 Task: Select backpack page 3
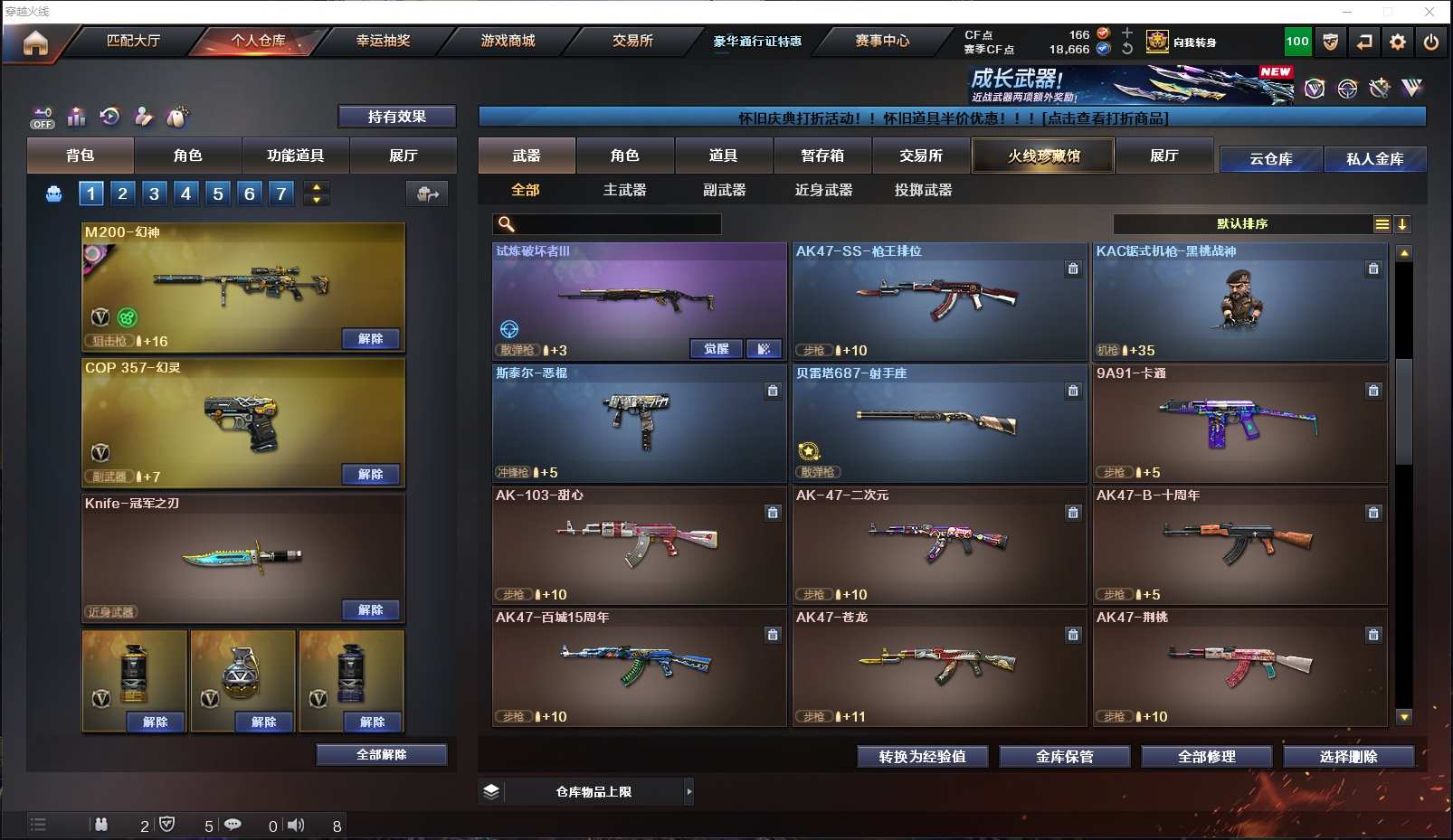(x=154, y=193)
